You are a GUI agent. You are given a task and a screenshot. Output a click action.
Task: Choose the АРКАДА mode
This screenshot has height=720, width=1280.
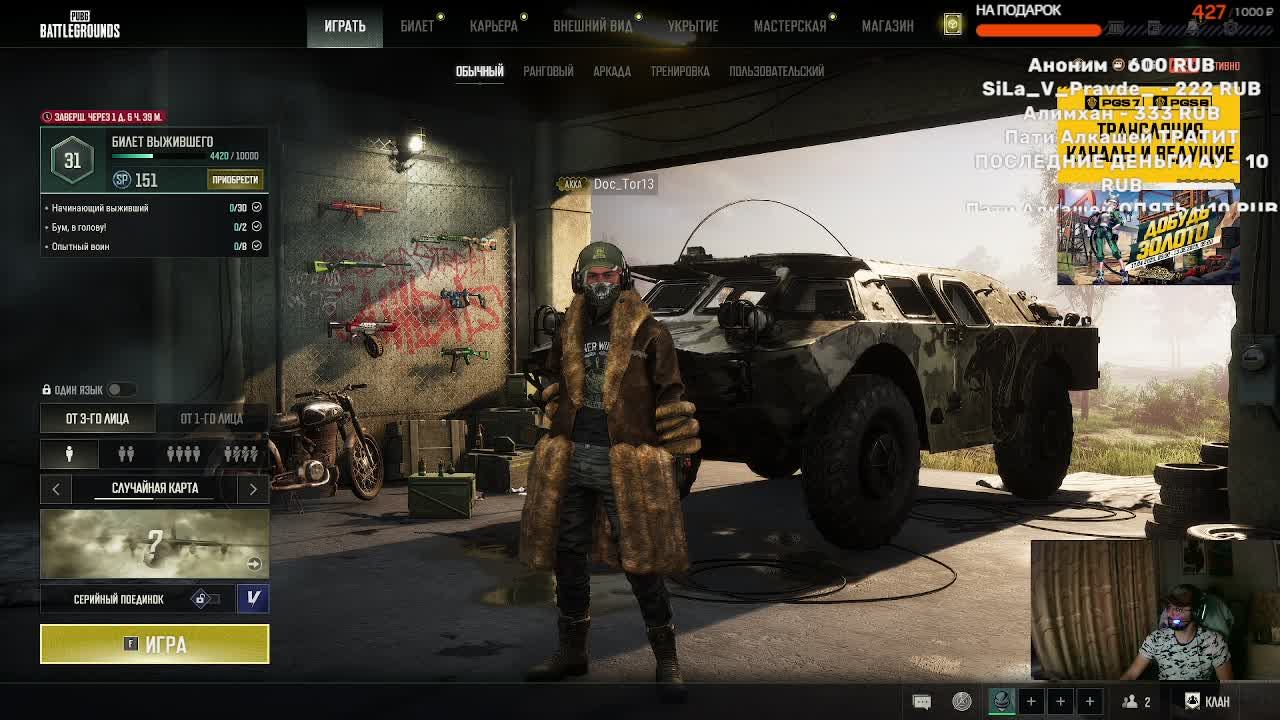612,71
